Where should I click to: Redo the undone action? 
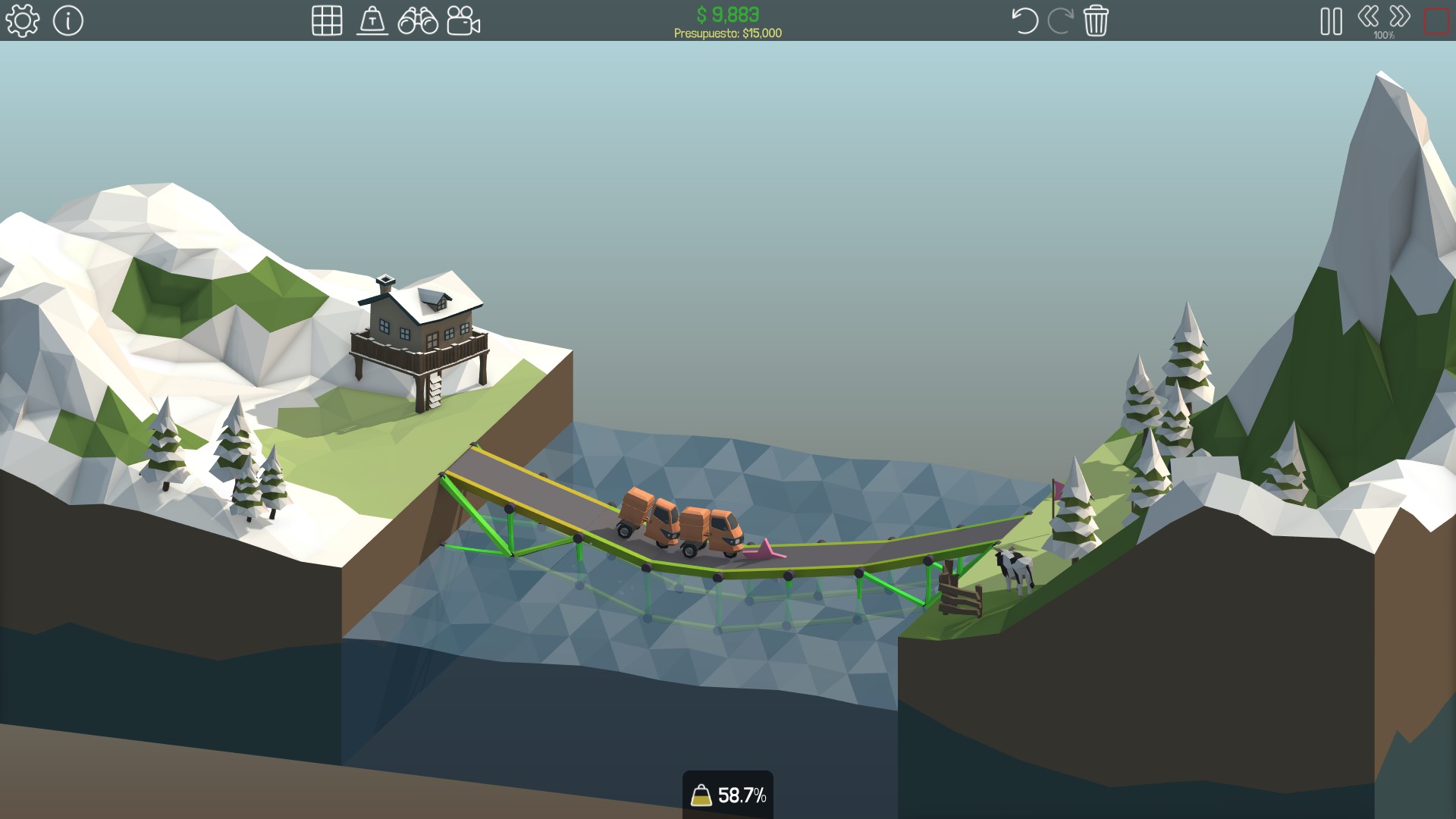tap(1059, 20)
